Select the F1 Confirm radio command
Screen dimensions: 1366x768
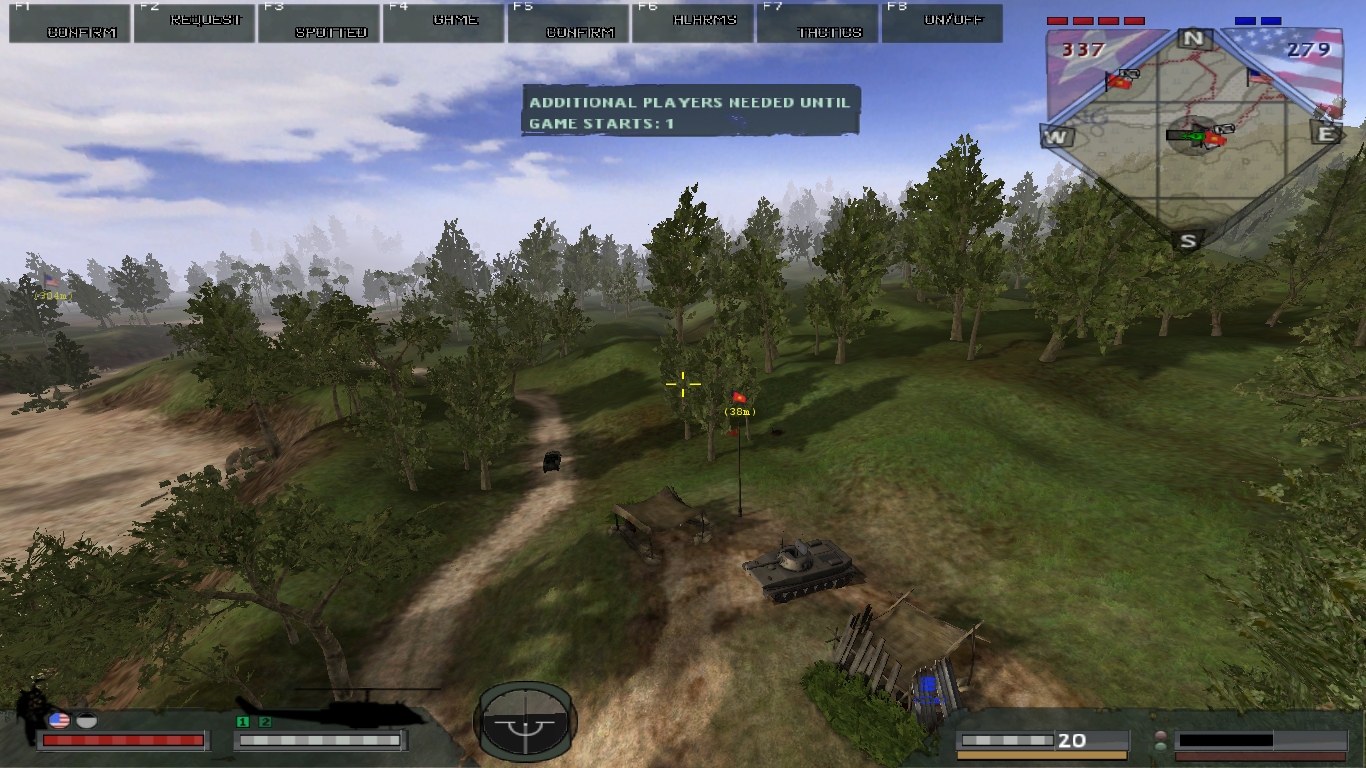pyautogui.click(x=70, y=23)
